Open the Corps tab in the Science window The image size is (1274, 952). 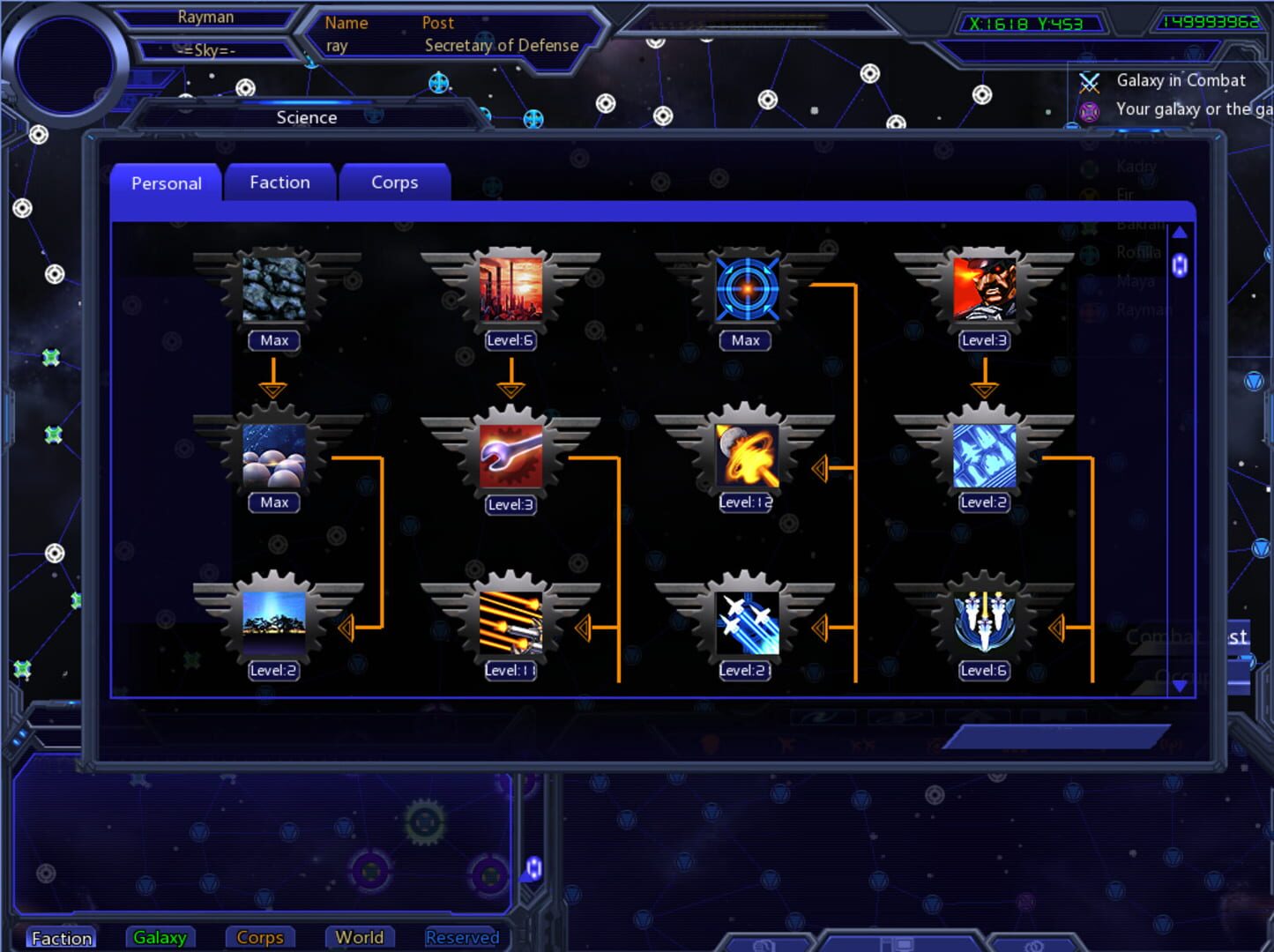click(394, 182)
